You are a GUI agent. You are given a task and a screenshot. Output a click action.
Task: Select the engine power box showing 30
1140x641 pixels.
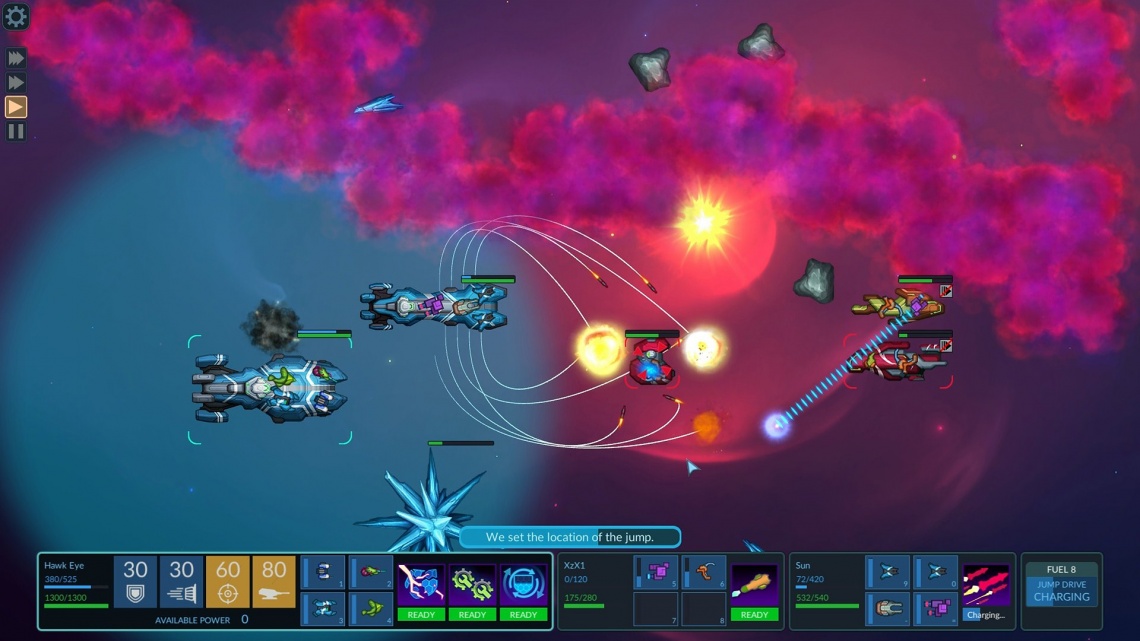point(181,581)
